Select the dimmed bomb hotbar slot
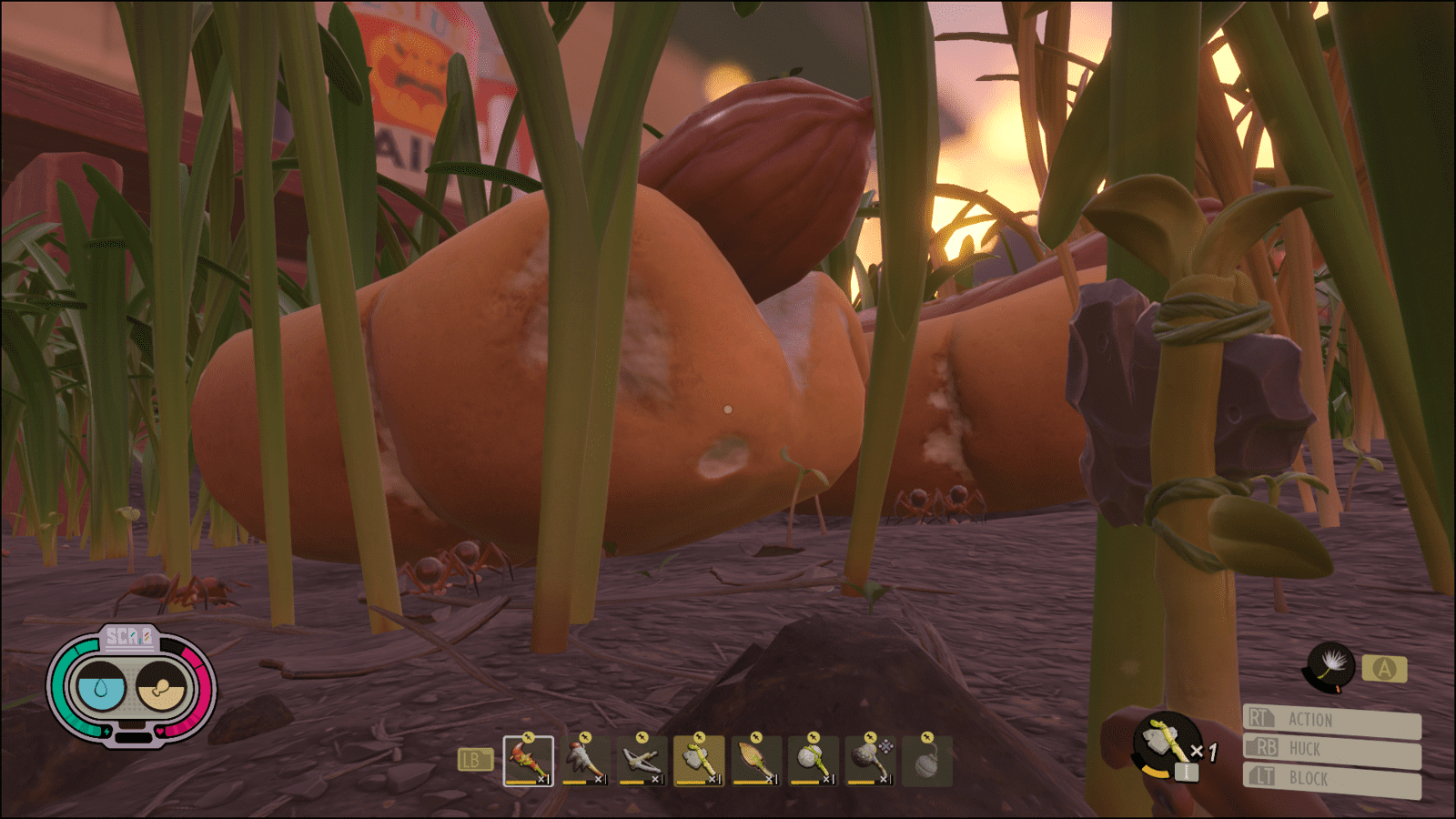Screen dimensions: 1456x819 point(926,761)
